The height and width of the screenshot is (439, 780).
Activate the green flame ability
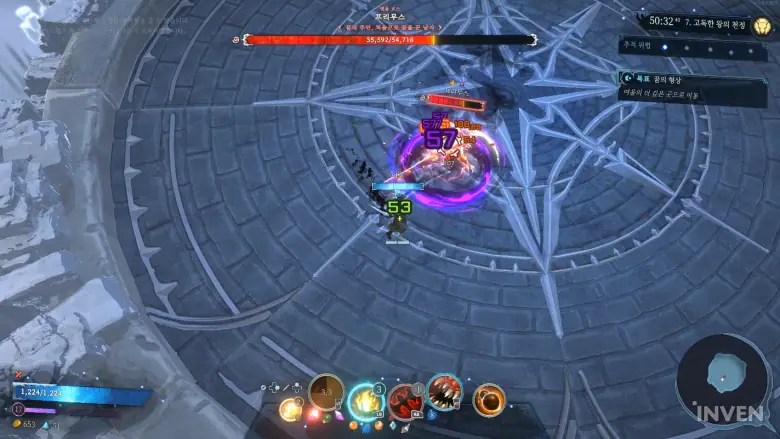[366, 401]
